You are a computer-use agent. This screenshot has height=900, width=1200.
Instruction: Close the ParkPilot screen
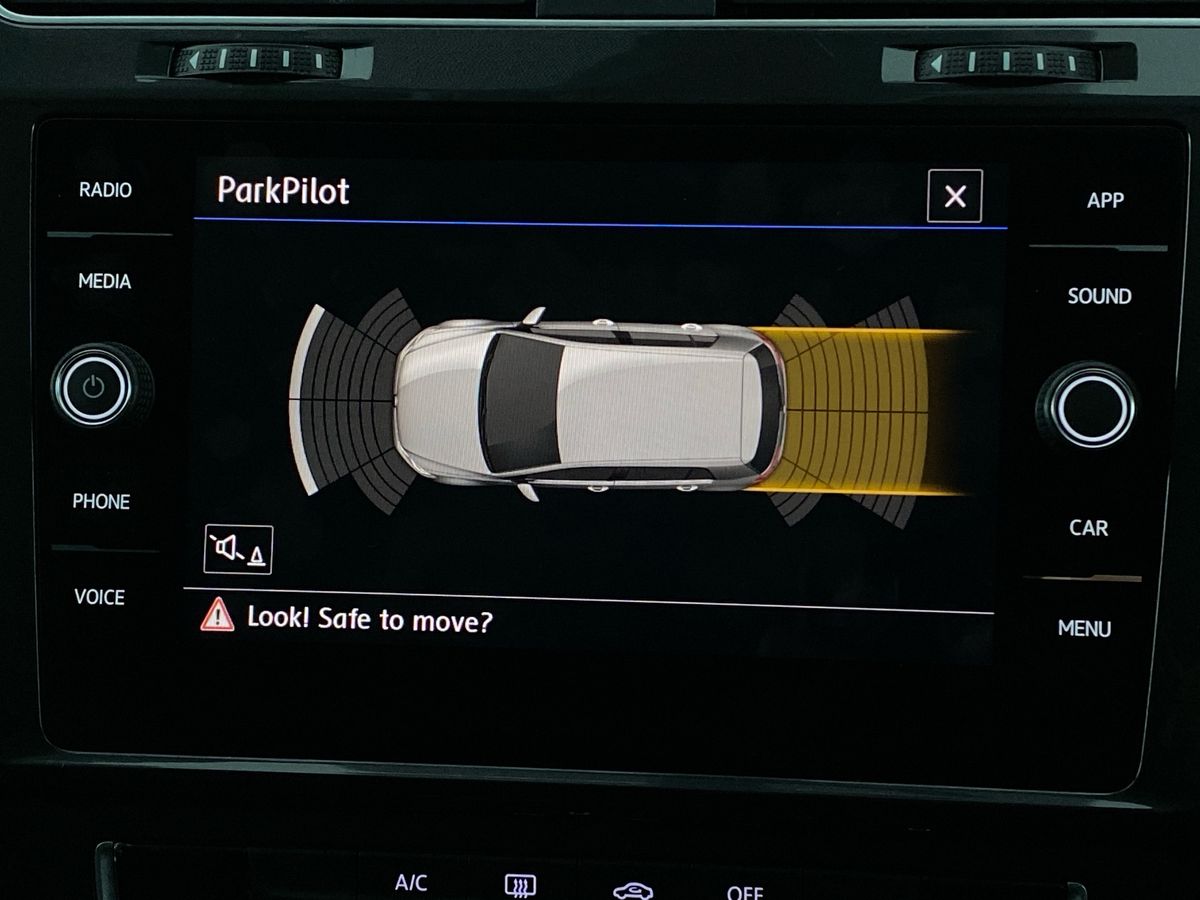click(x=954, y=196)
